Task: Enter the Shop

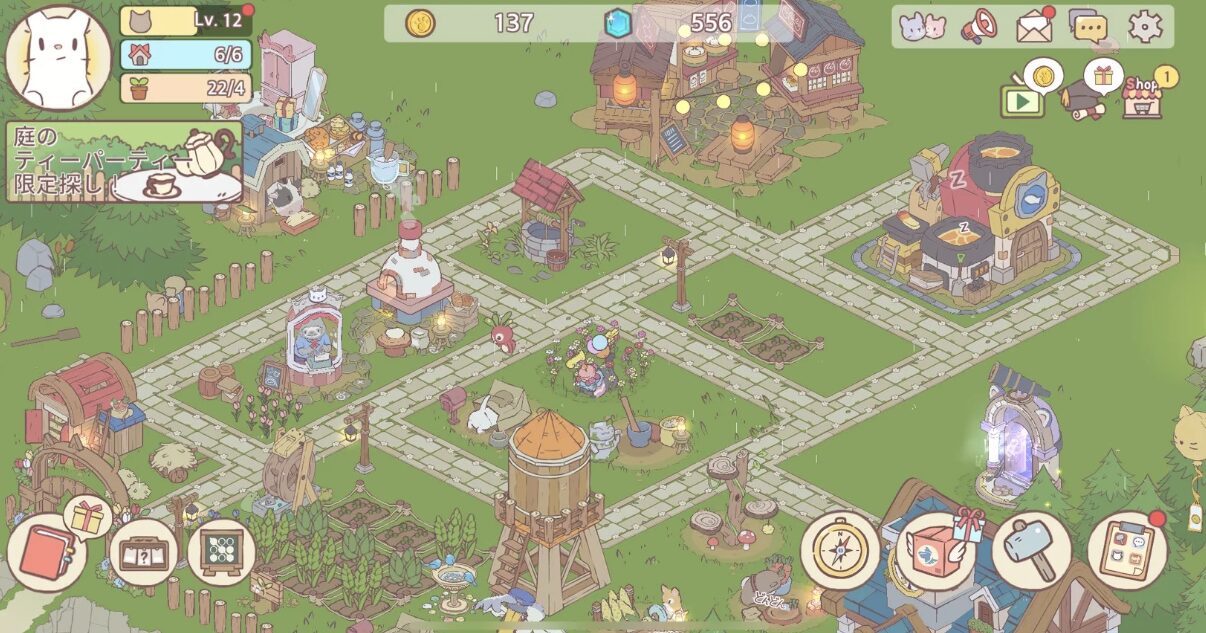Action: point(1142,97)
